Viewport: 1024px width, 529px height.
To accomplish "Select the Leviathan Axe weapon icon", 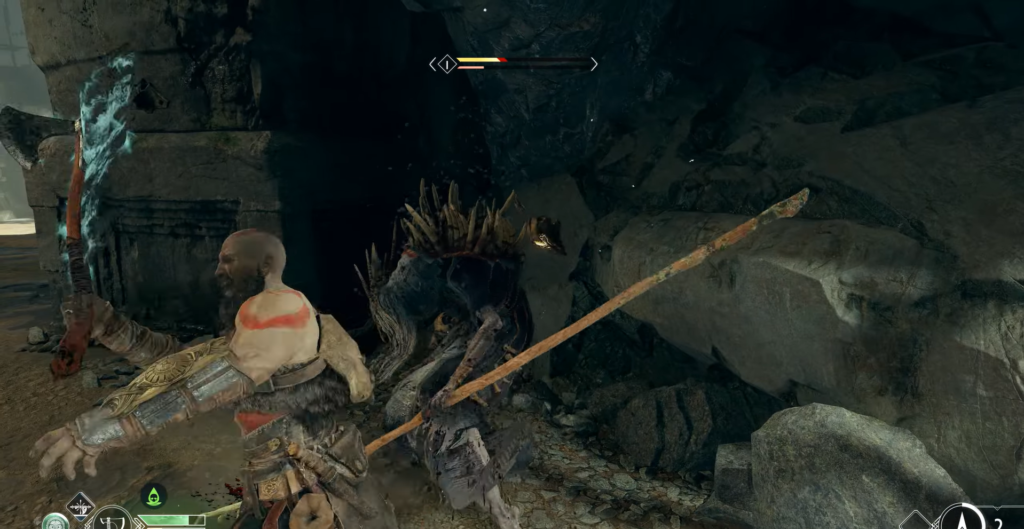I will [x=110, y=520].
